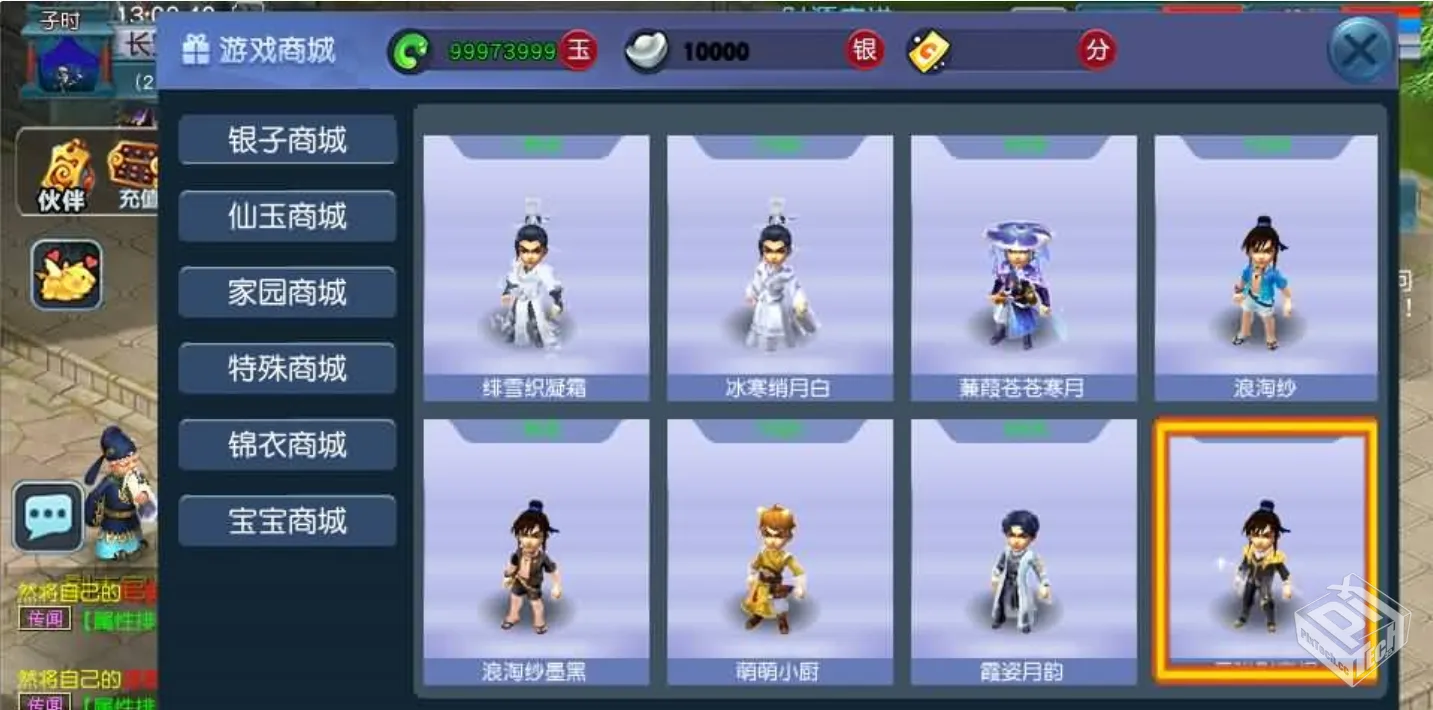
Task: Select the 萌萌小厨 outfit card
Action: [779, 552]
